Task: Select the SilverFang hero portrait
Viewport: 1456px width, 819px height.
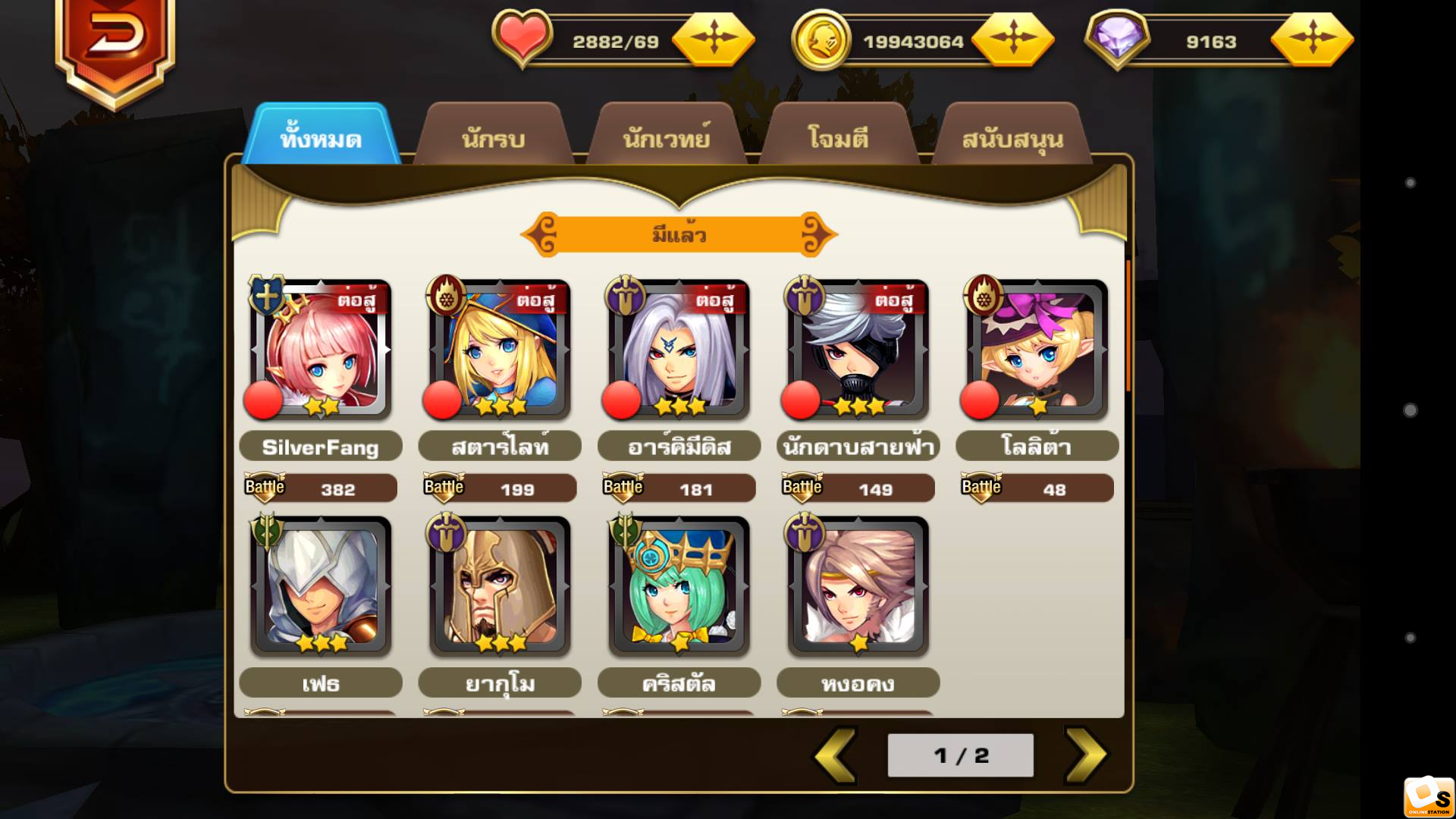Action: [x=321, y=350]
